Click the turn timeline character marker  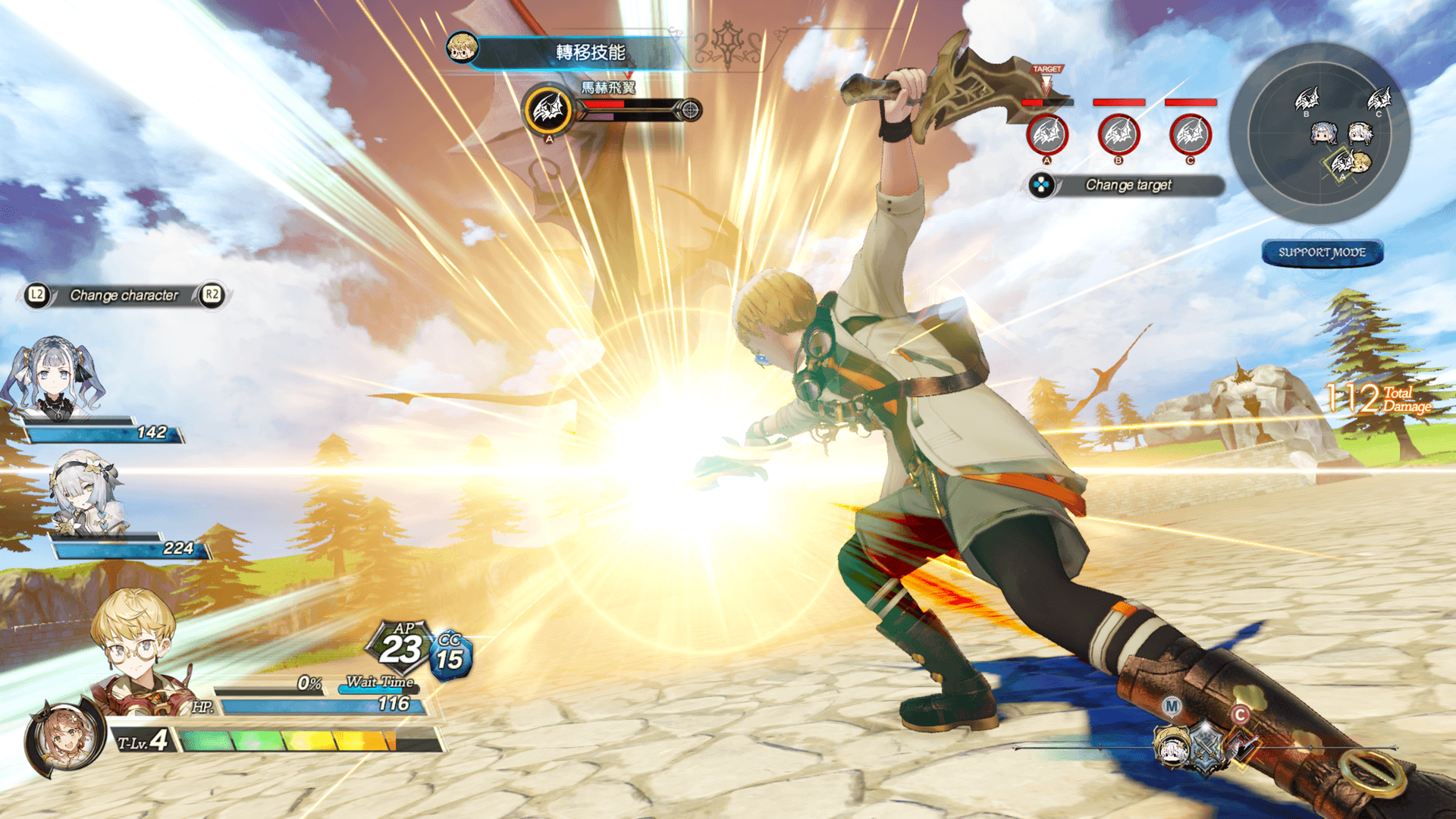[1172, 745]
